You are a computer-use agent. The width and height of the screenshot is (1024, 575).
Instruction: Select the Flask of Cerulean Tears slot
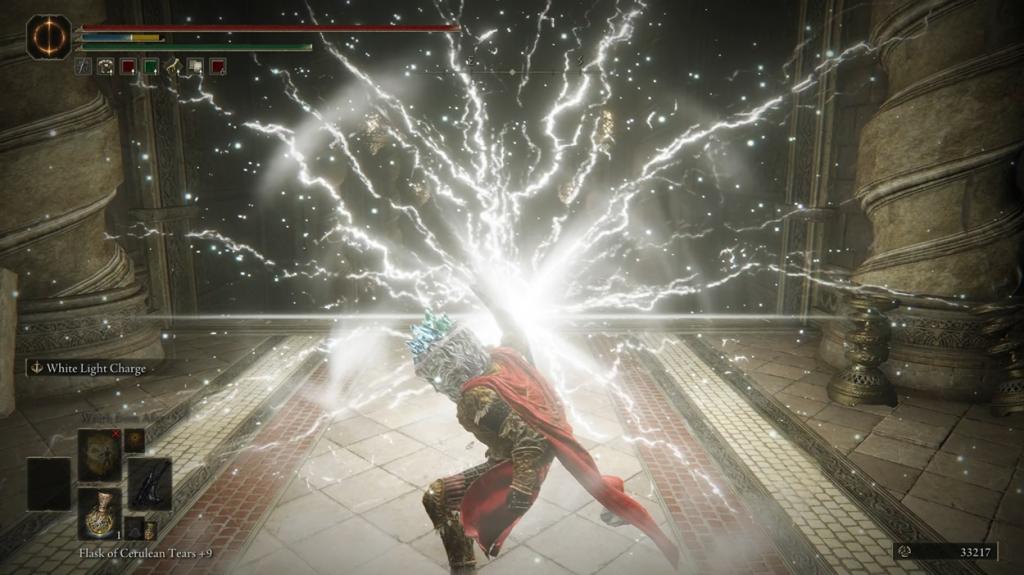tap(100, 513)
